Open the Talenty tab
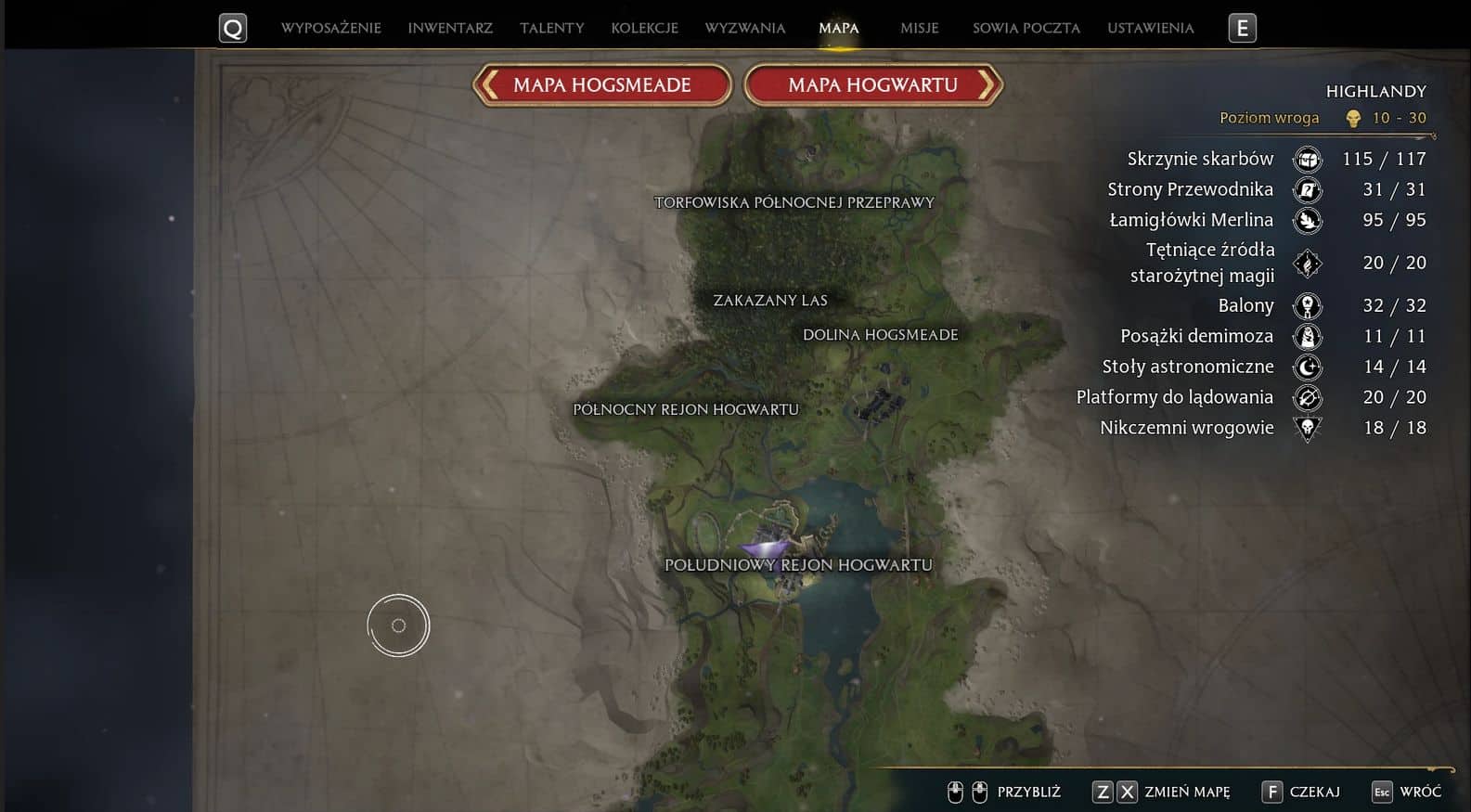 click(551, 28)
